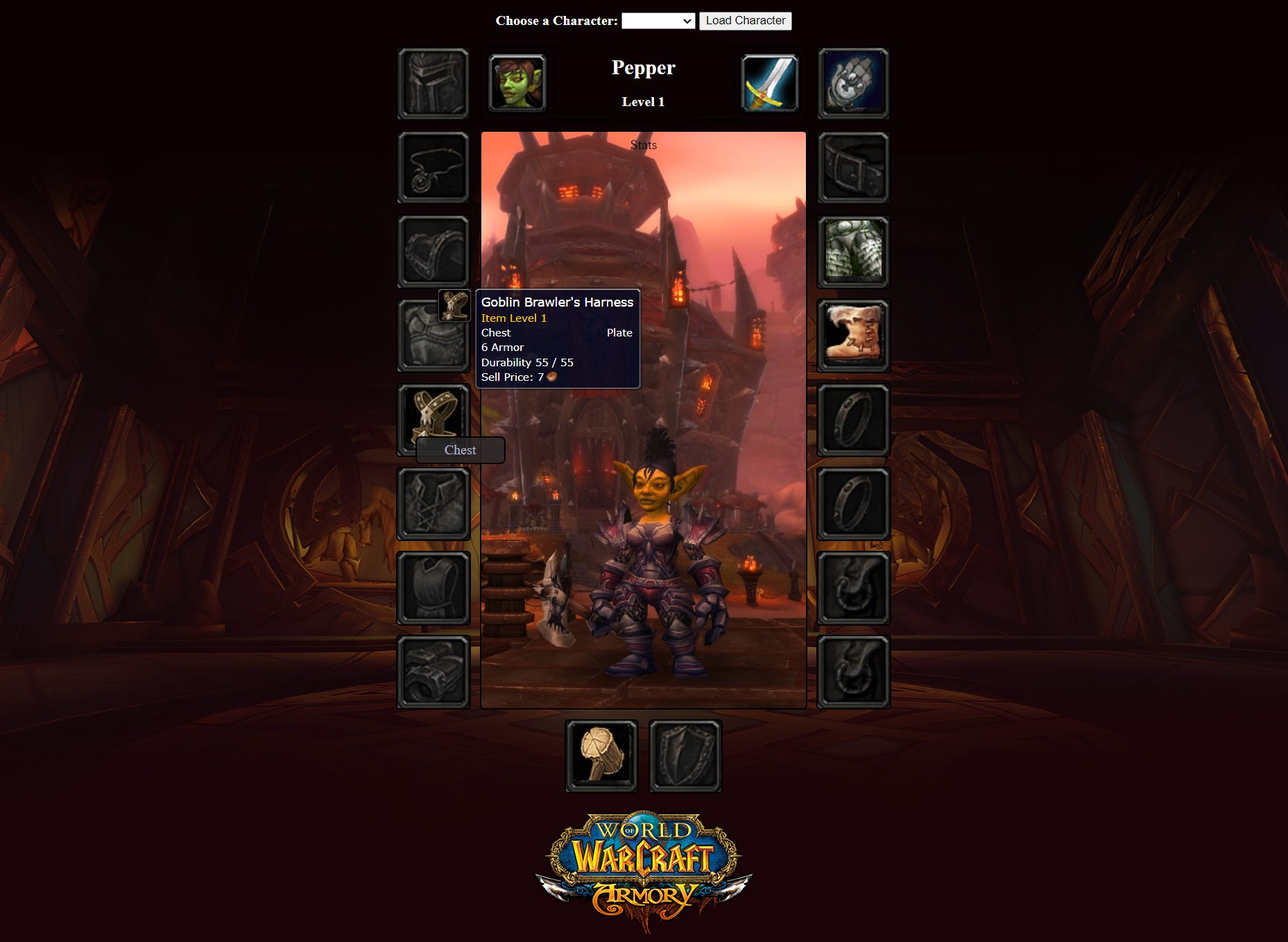This screenshot has width=1288, height=942.
Task: Select the first trinket slot
Action: point(852,587)
